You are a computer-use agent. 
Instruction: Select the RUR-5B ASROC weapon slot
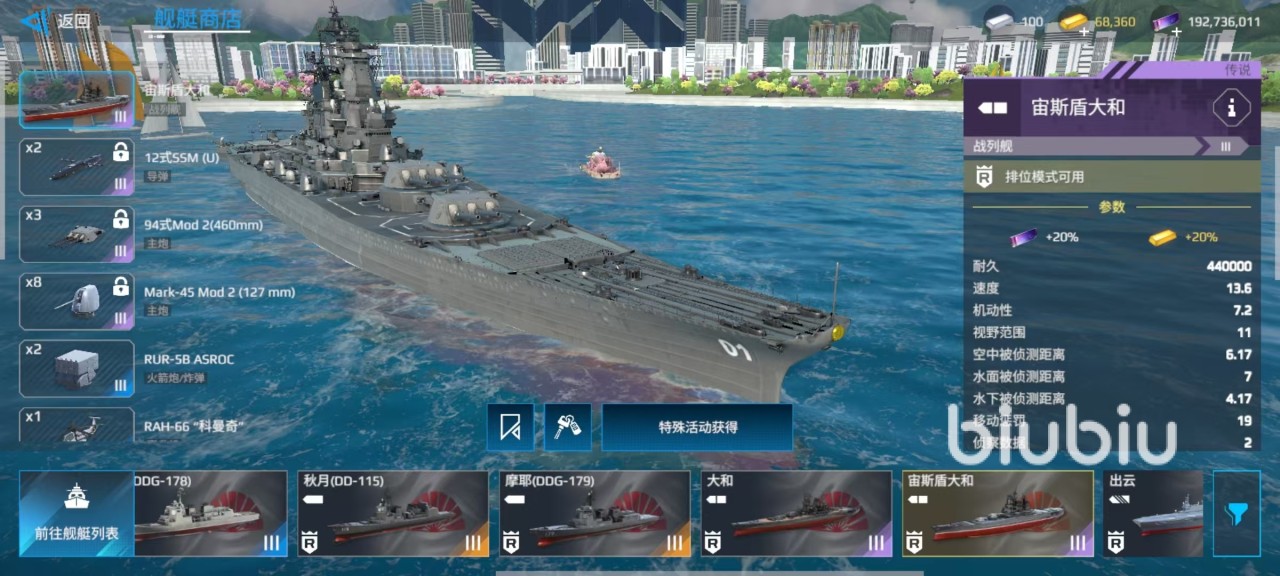77,368
